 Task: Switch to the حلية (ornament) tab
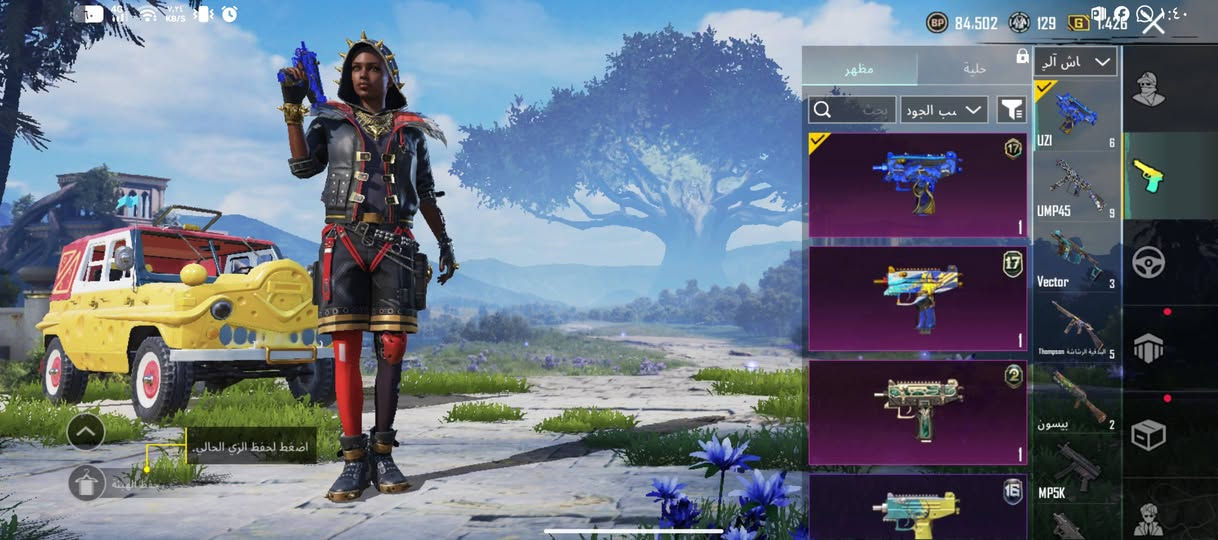point(973,68)
